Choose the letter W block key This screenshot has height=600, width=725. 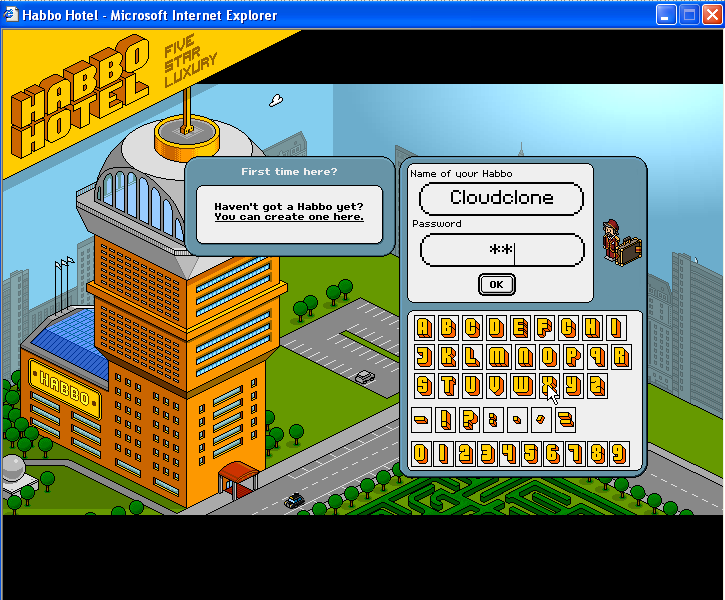tap(521, 386)
